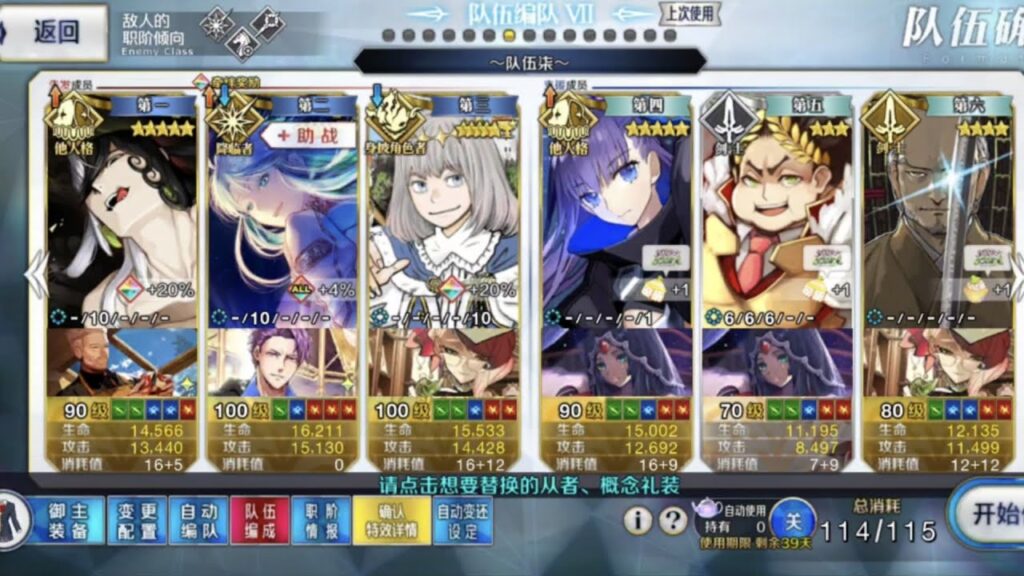Open the question mark help icon
The image size is (1024, 576).
675,520
